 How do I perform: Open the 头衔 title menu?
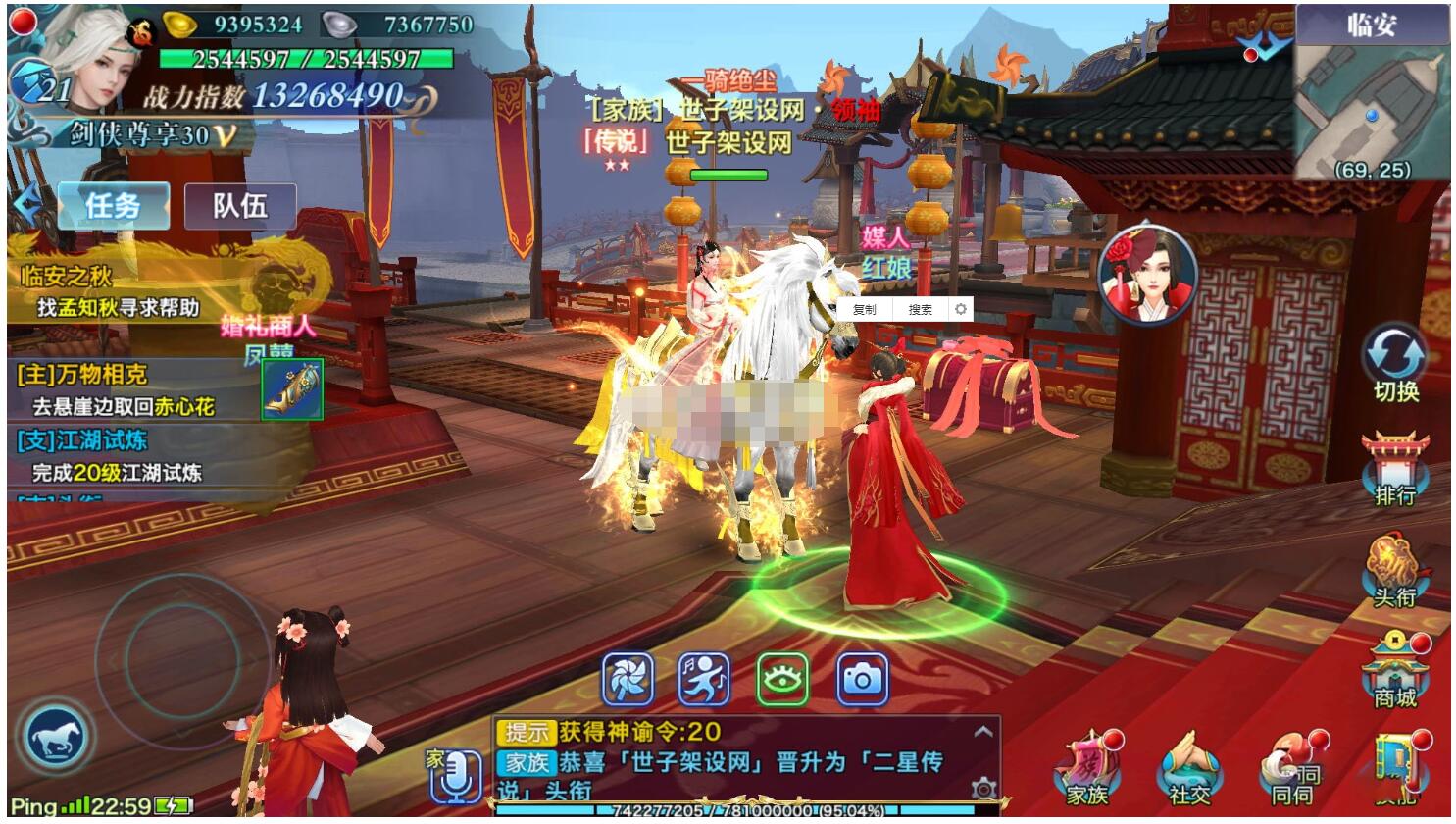(x=1394, y=571)
